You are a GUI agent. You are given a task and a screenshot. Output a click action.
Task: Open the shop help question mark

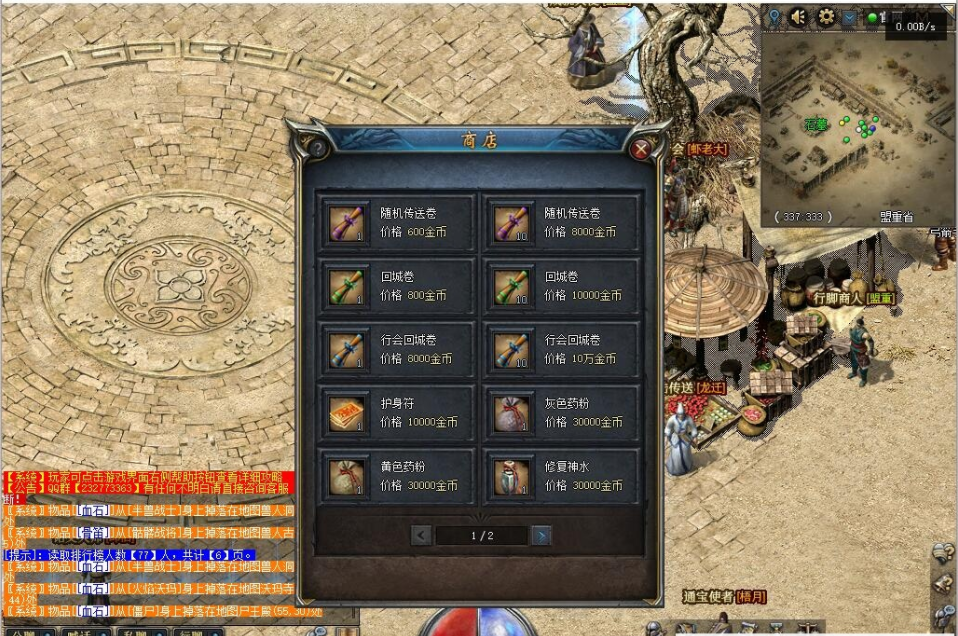[318, 148]
